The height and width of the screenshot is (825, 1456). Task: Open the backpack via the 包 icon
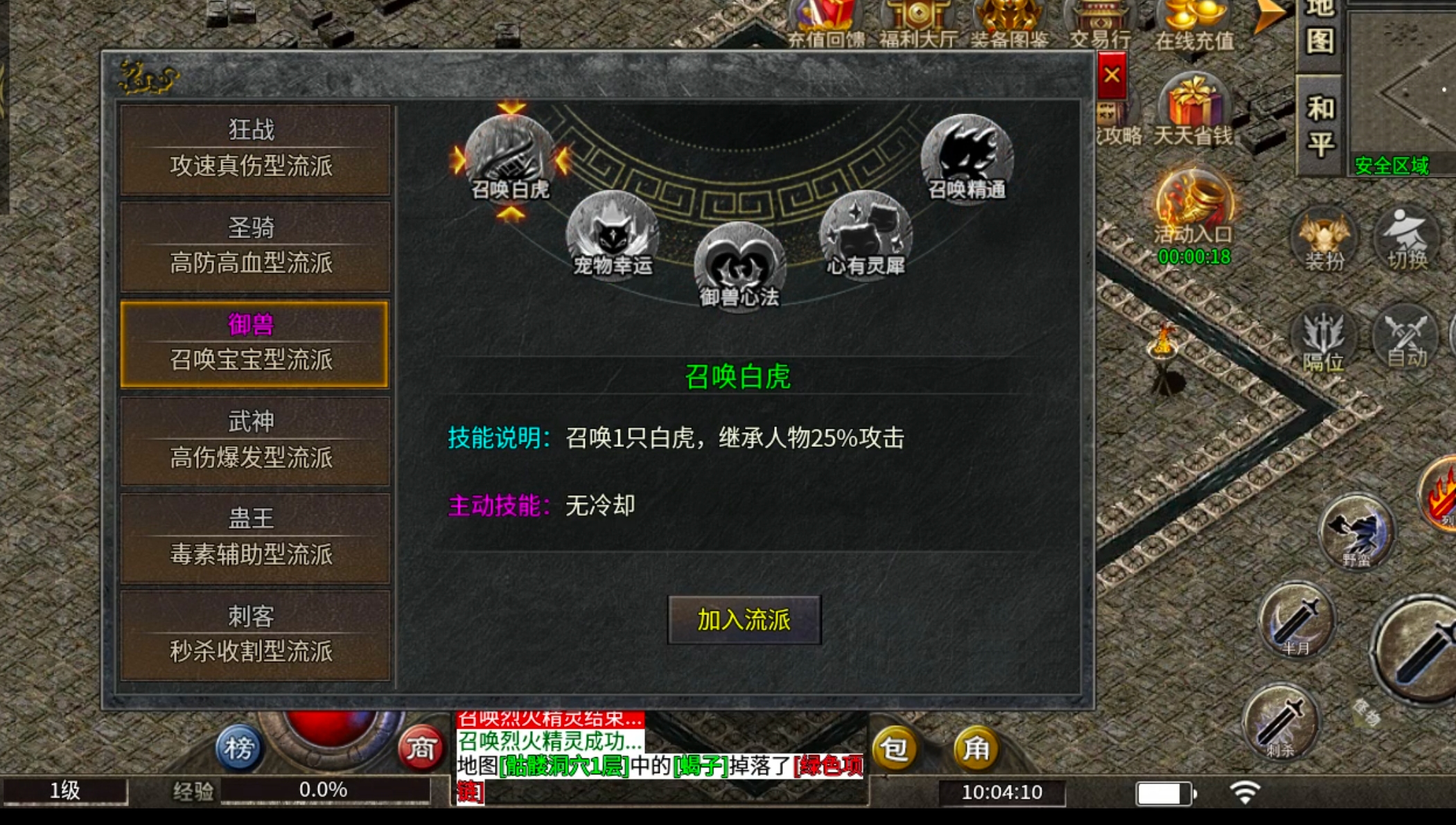pos(896,749)
